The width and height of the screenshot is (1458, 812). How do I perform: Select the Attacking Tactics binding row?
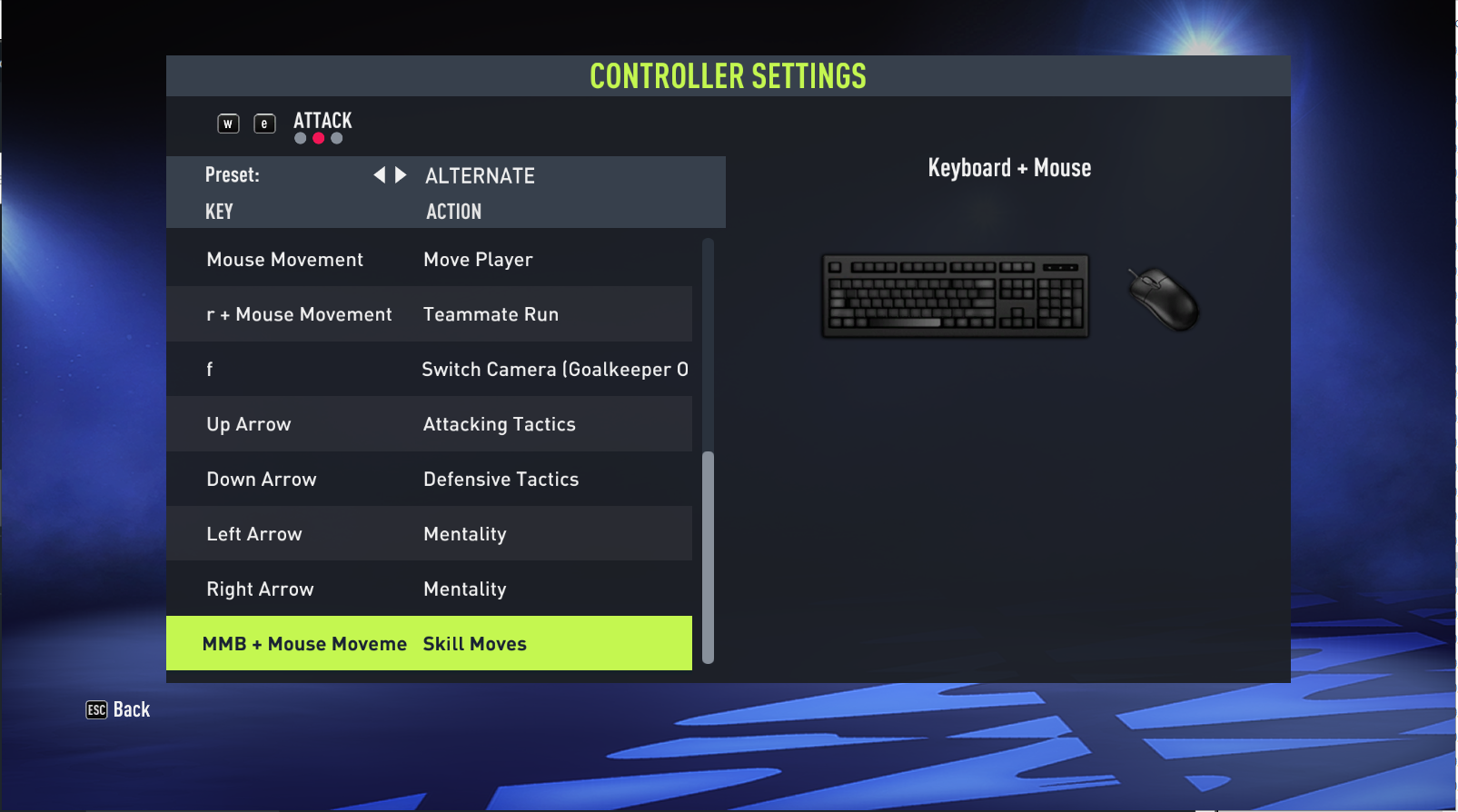click(x=429, y=423)
